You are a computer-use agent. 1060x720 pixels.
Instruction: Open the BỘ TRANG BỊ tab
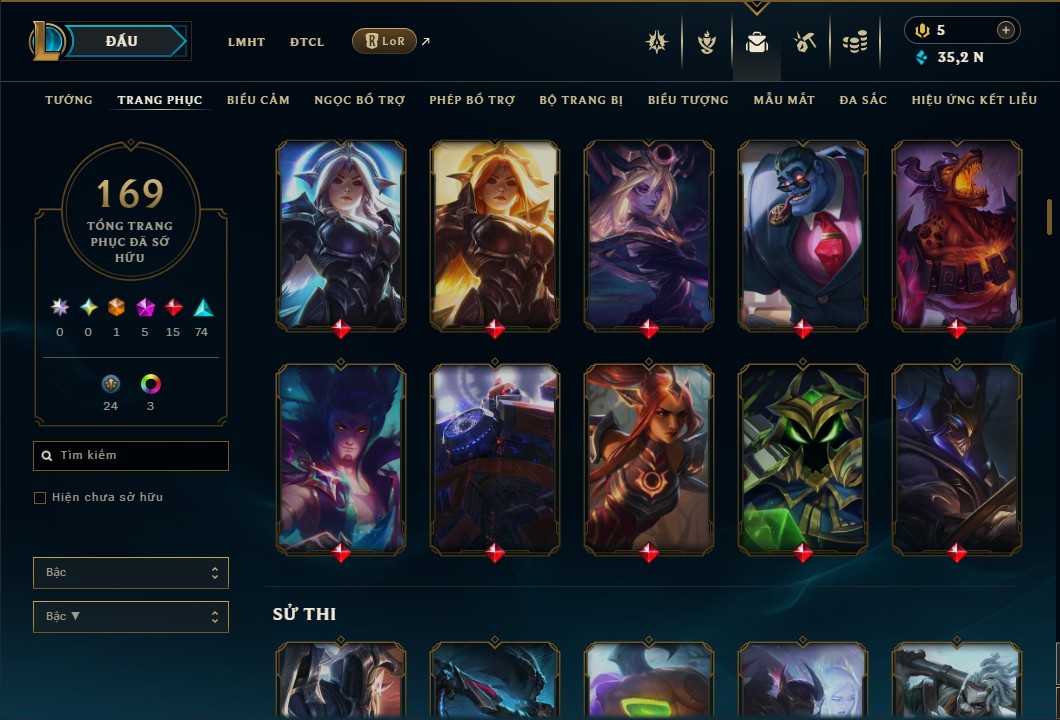point(581,100)
